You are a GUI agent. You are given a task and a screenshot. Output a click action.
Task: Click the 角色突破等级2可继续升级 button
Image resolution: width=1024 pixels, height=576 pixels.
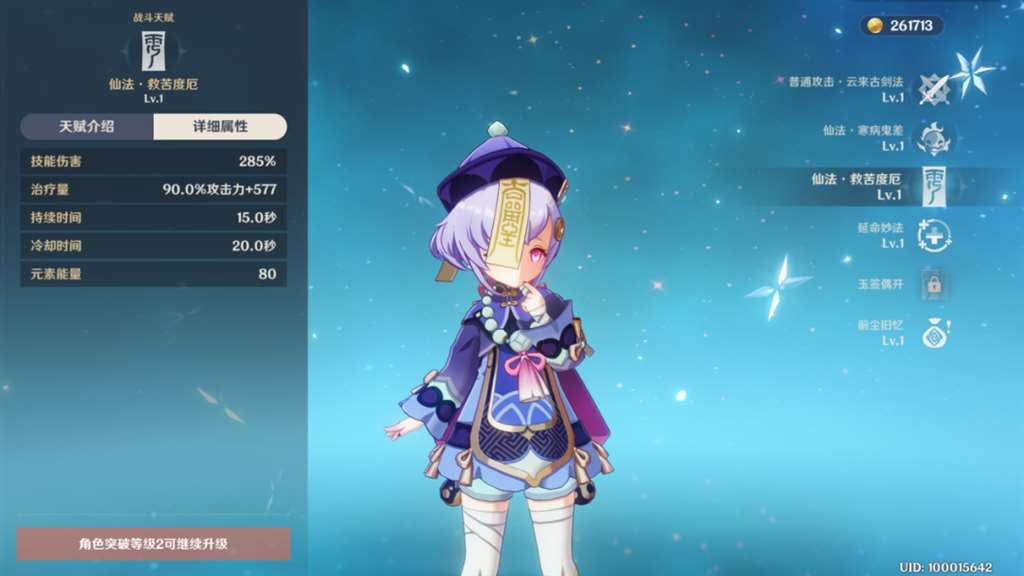click(154, 544)
